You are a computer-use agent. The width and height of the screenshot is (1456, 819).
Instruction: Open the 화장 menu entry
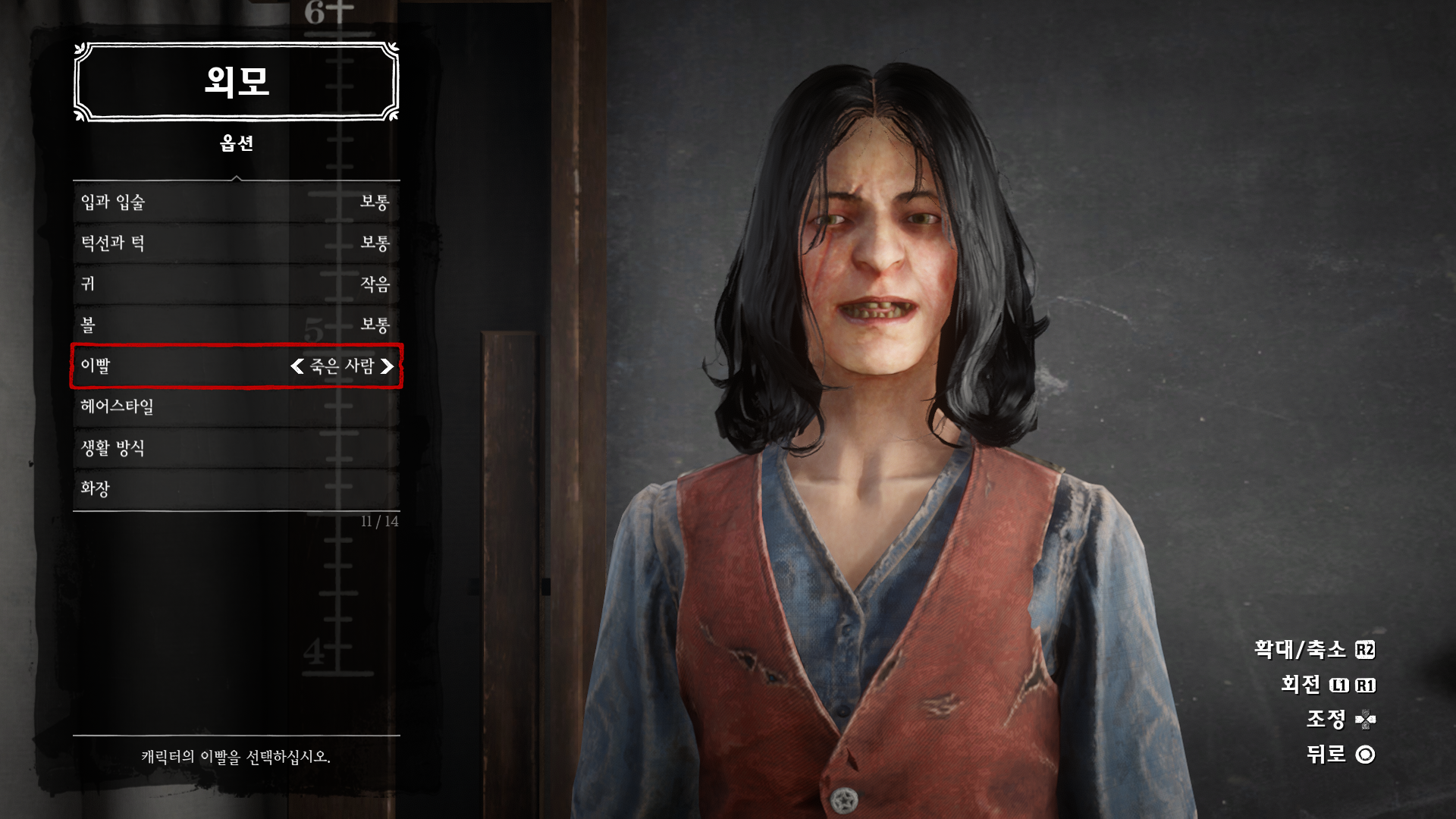[236, 489]
